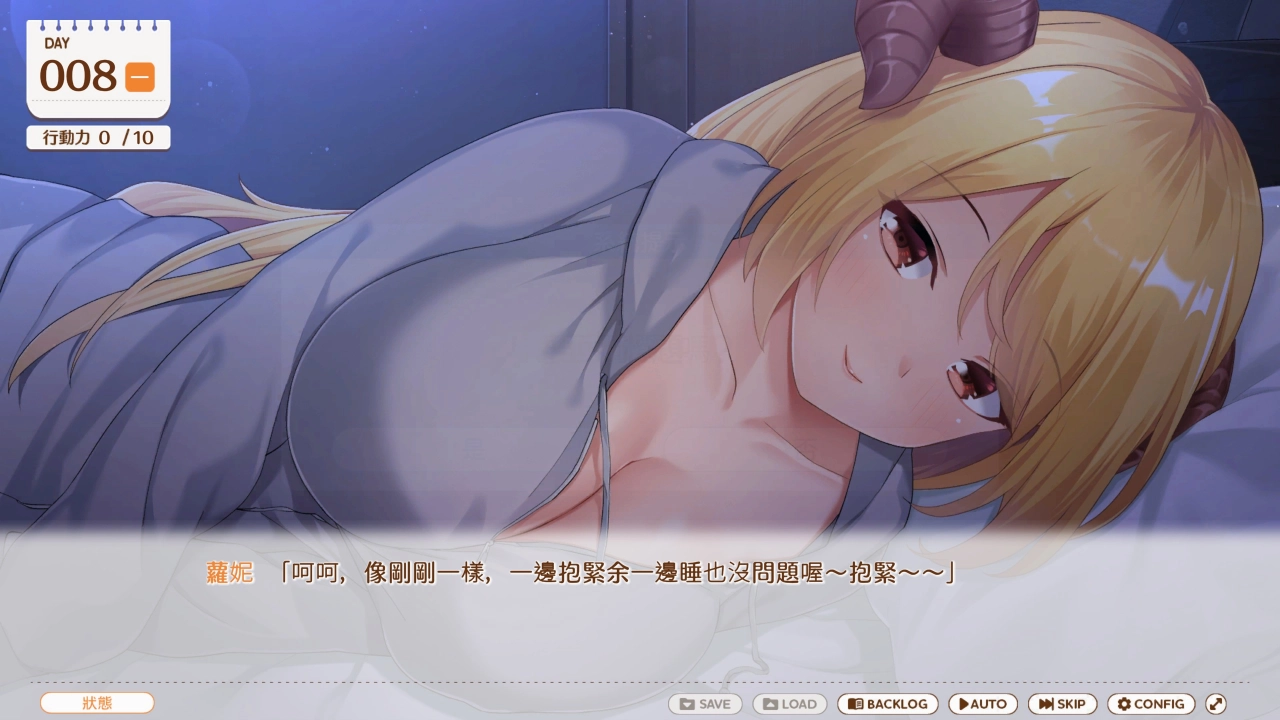Activate SKIP to fast-forward text
The image size is (1280, 720).
1062,704
